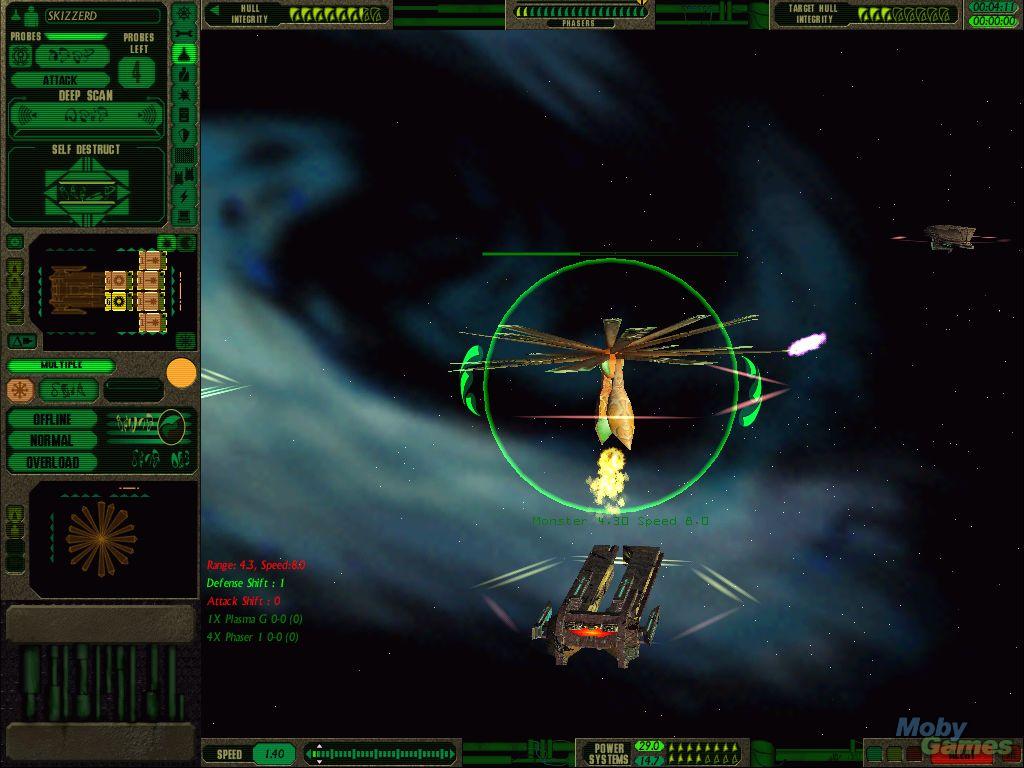Click the orange starburst weapon icon
This screenshot has width=1024, height=768.
point(20,390)
